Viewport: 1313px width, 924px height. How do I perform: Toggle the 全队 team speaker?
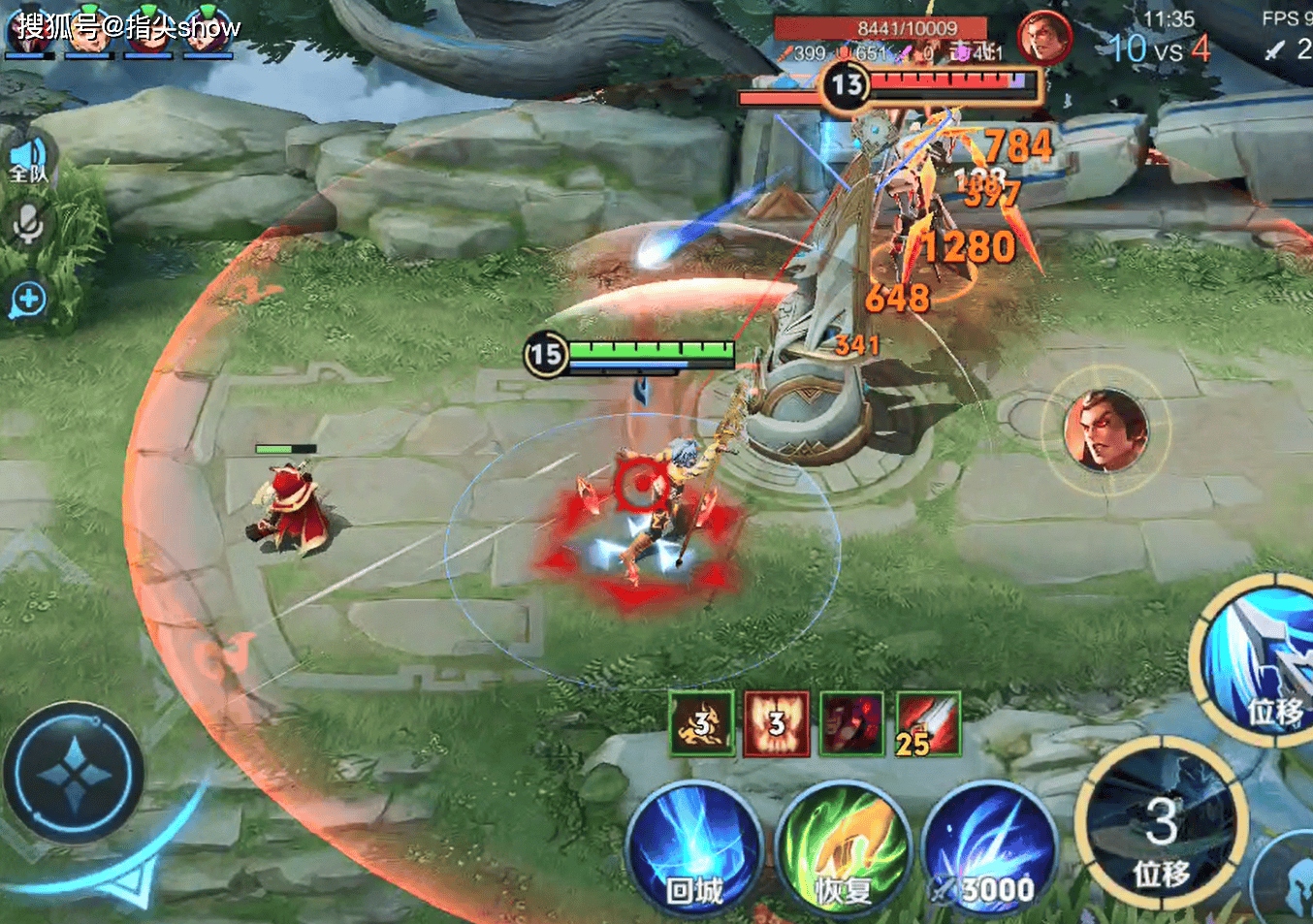(x=29, y=159)
